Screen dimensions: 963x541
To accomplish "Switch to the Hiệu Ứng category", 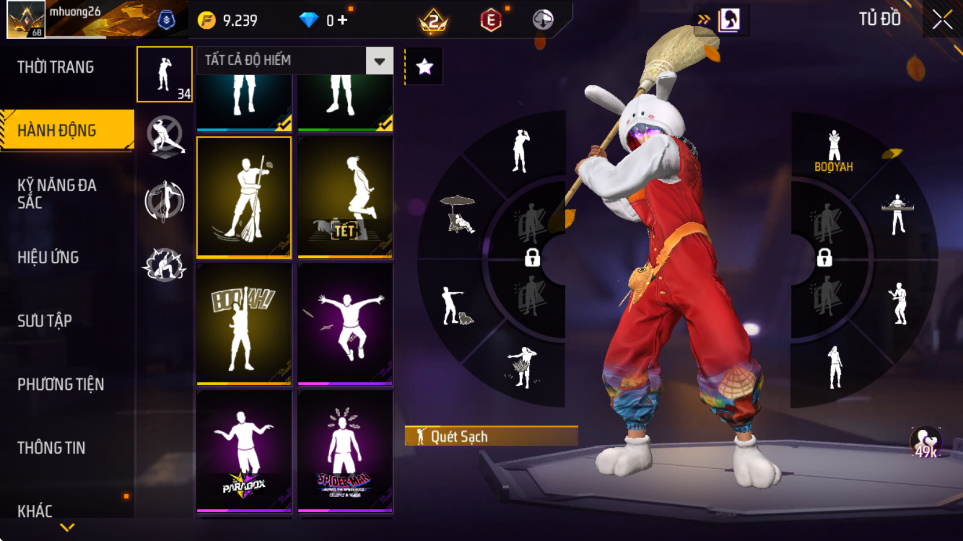I will coord(48,258).
